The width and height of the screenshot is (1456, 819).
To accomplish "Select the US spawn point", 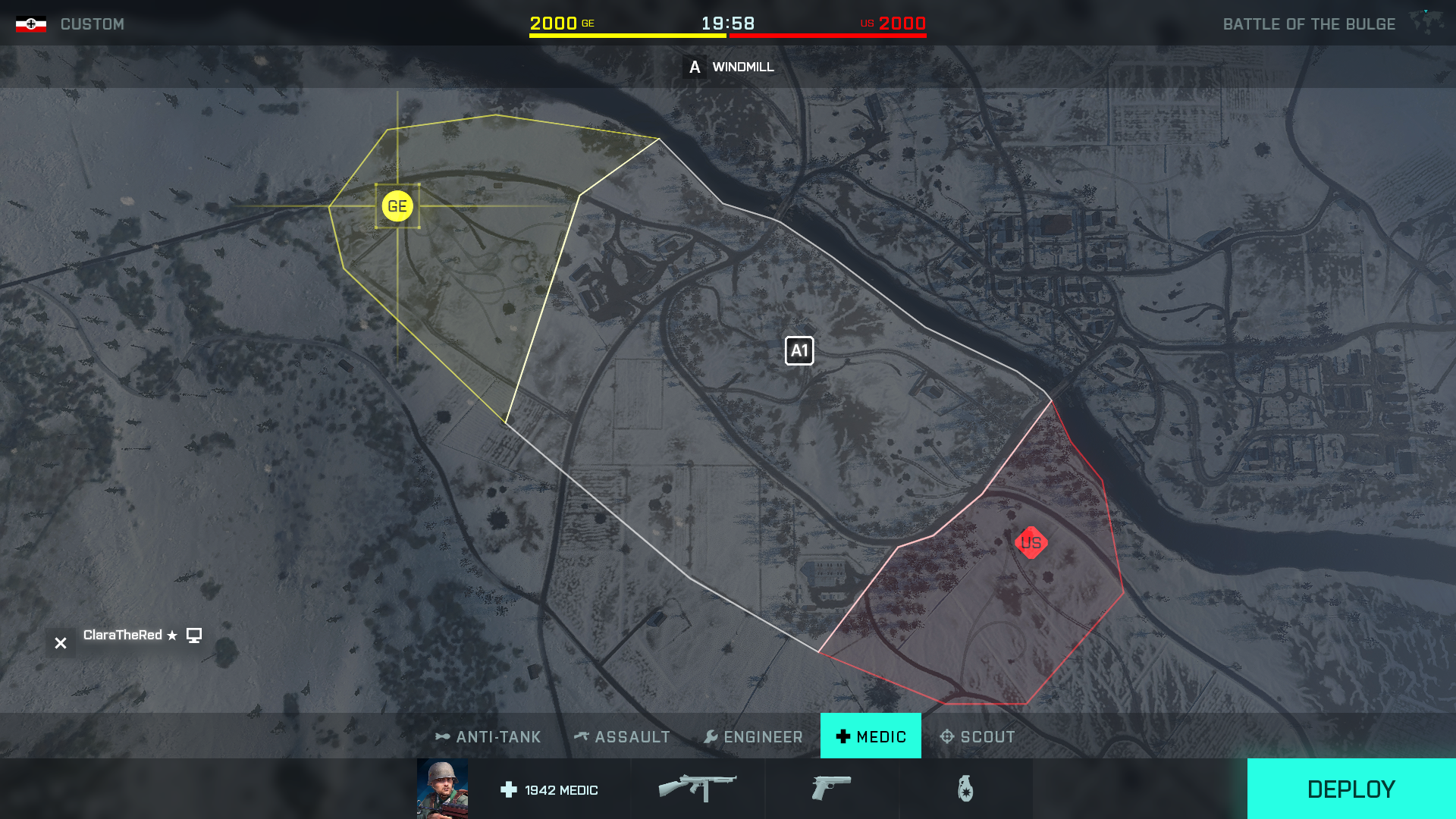I will [x=1031, y=542].
